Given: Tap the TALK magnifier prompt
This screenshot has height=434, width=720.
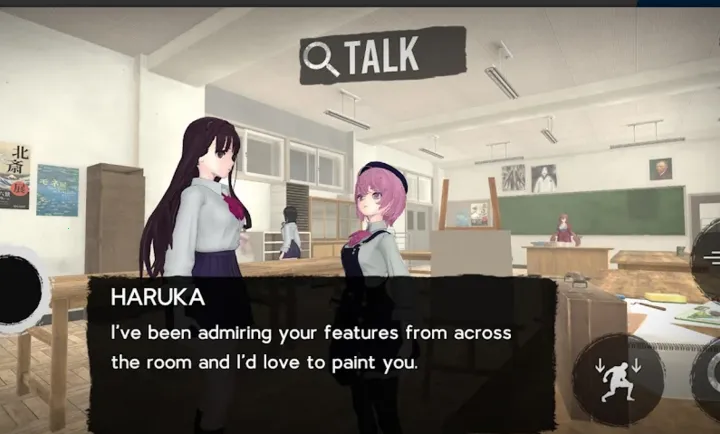Looking at the screenshot, I should click(x=382, y=57).
